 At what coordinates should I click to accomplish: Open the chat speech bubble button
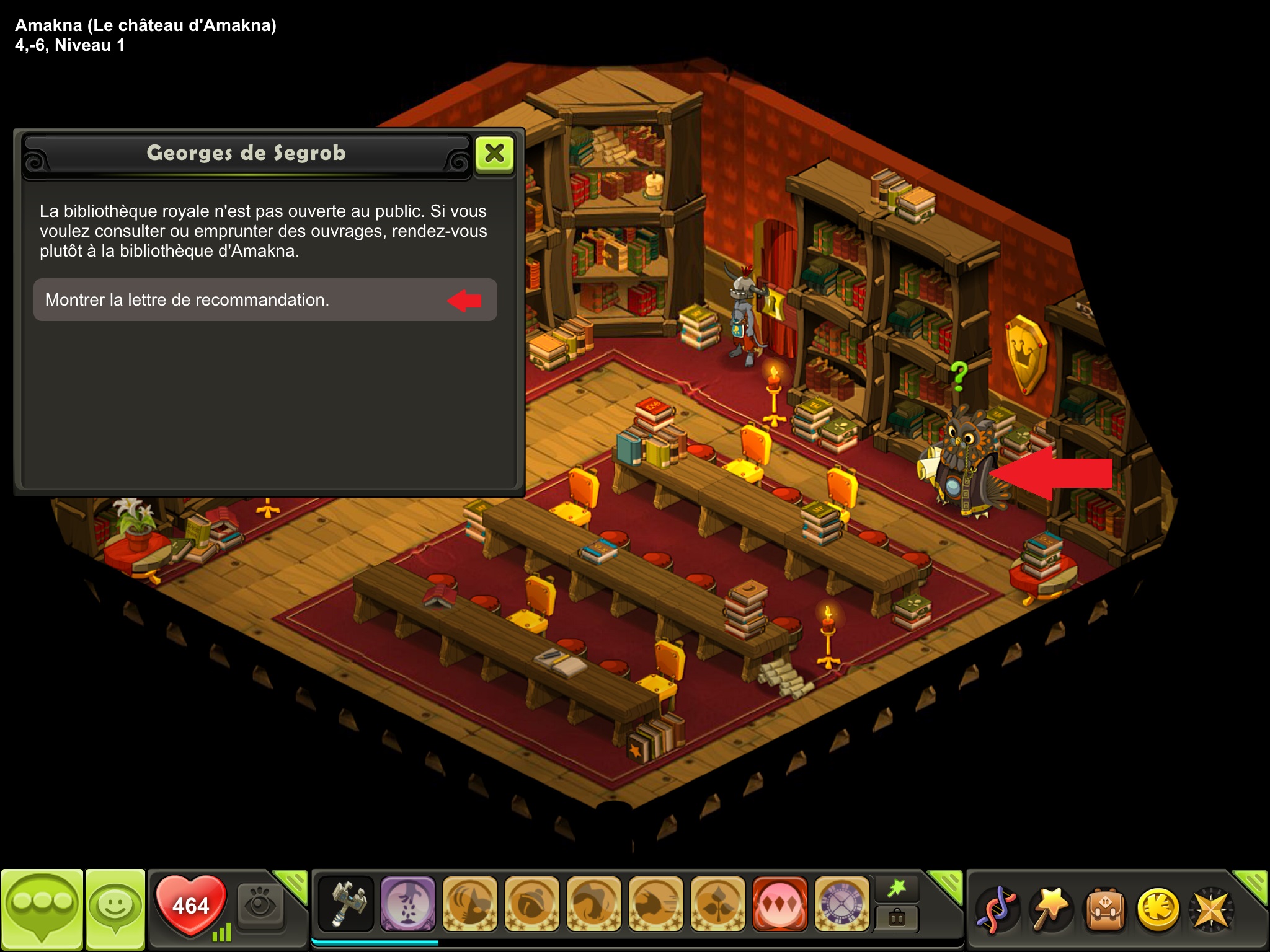pyautogui.click(x=42, y=908)
